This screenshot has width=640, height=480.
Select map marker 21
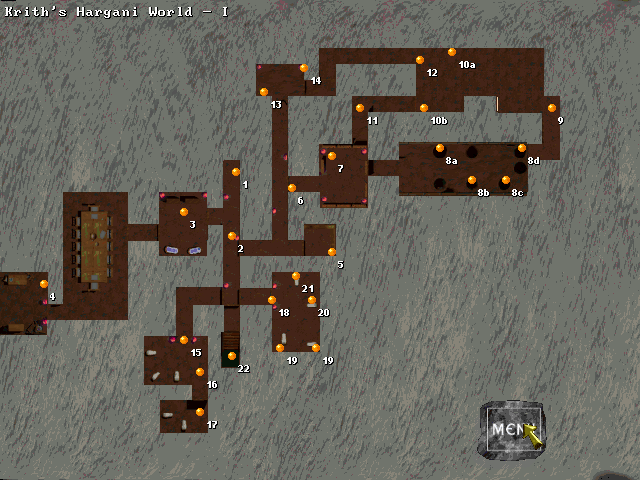click(296, 276)
